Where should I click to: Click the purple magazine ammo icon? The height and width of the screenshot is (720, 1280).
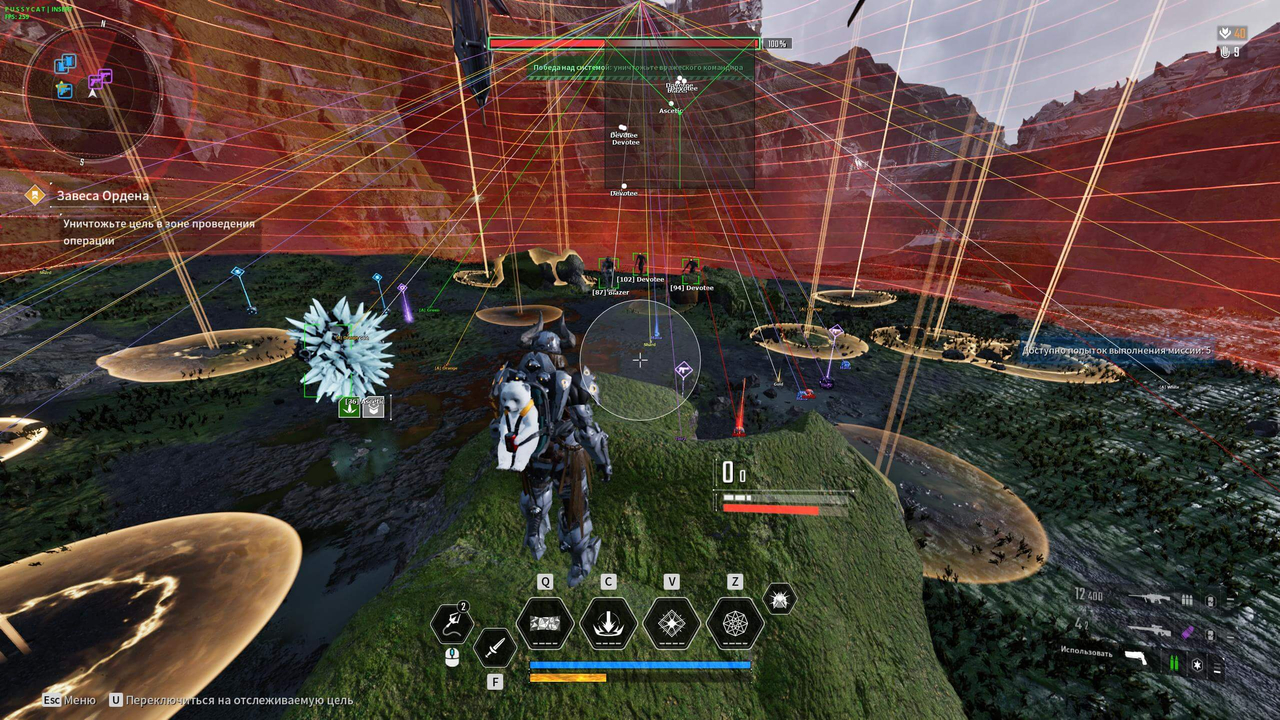point(1186,632)
